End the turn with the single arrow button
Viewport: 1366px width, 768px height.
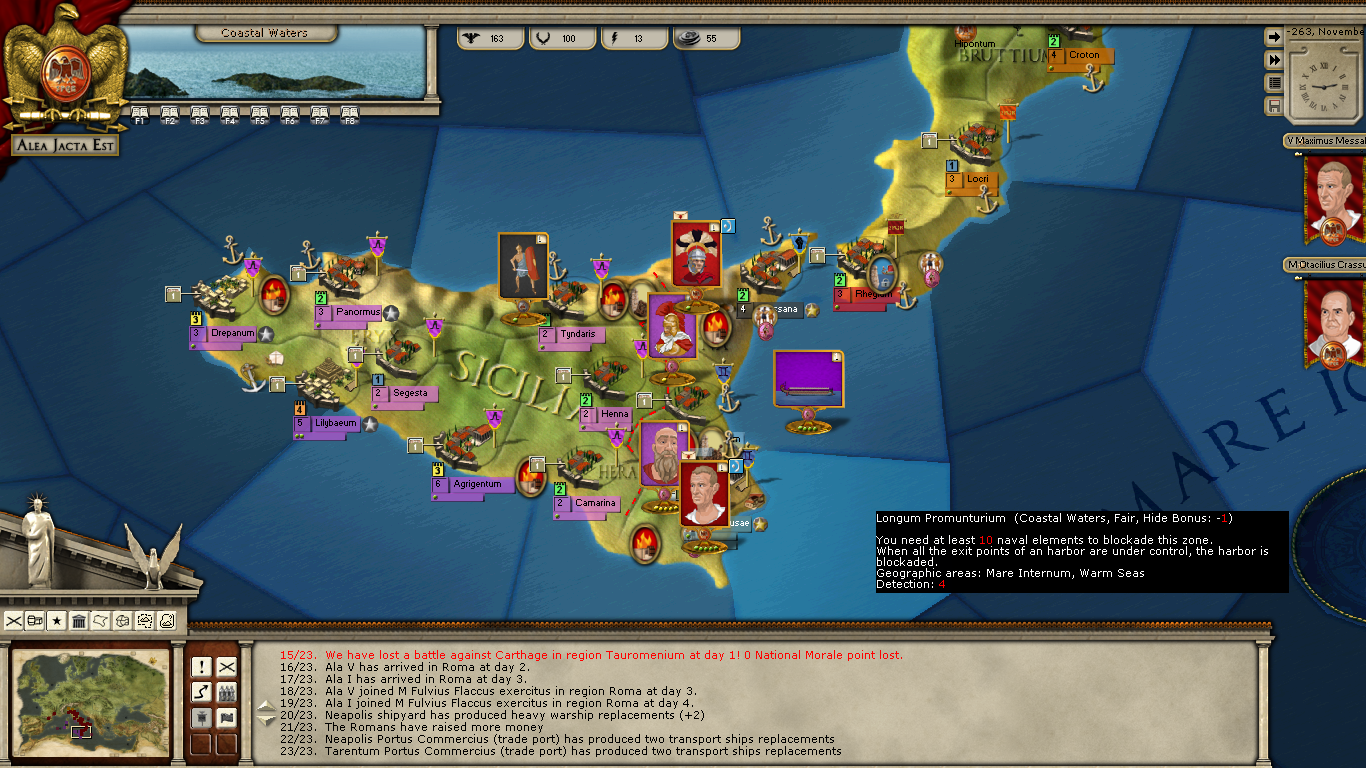pyautogui.click(x=1274, y=37)
